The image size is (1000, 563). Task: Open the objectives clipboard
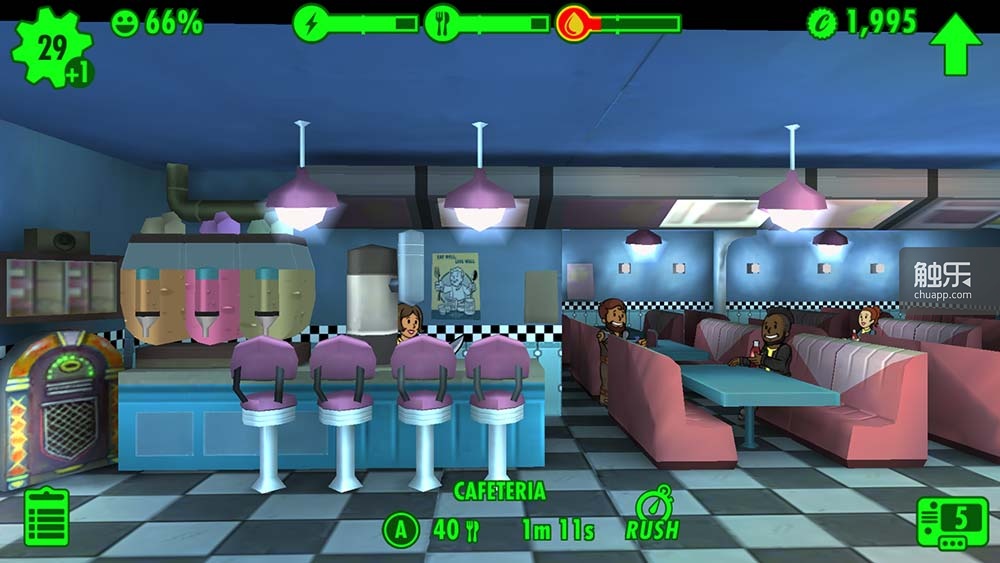[46, 517]
